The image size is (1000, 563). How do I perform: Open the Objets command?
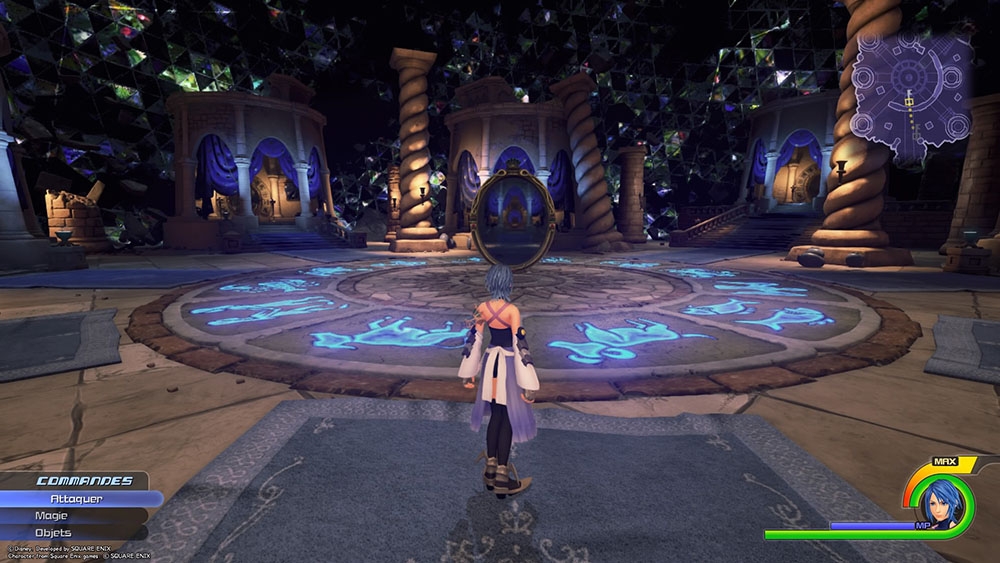(x=53, y=533)
